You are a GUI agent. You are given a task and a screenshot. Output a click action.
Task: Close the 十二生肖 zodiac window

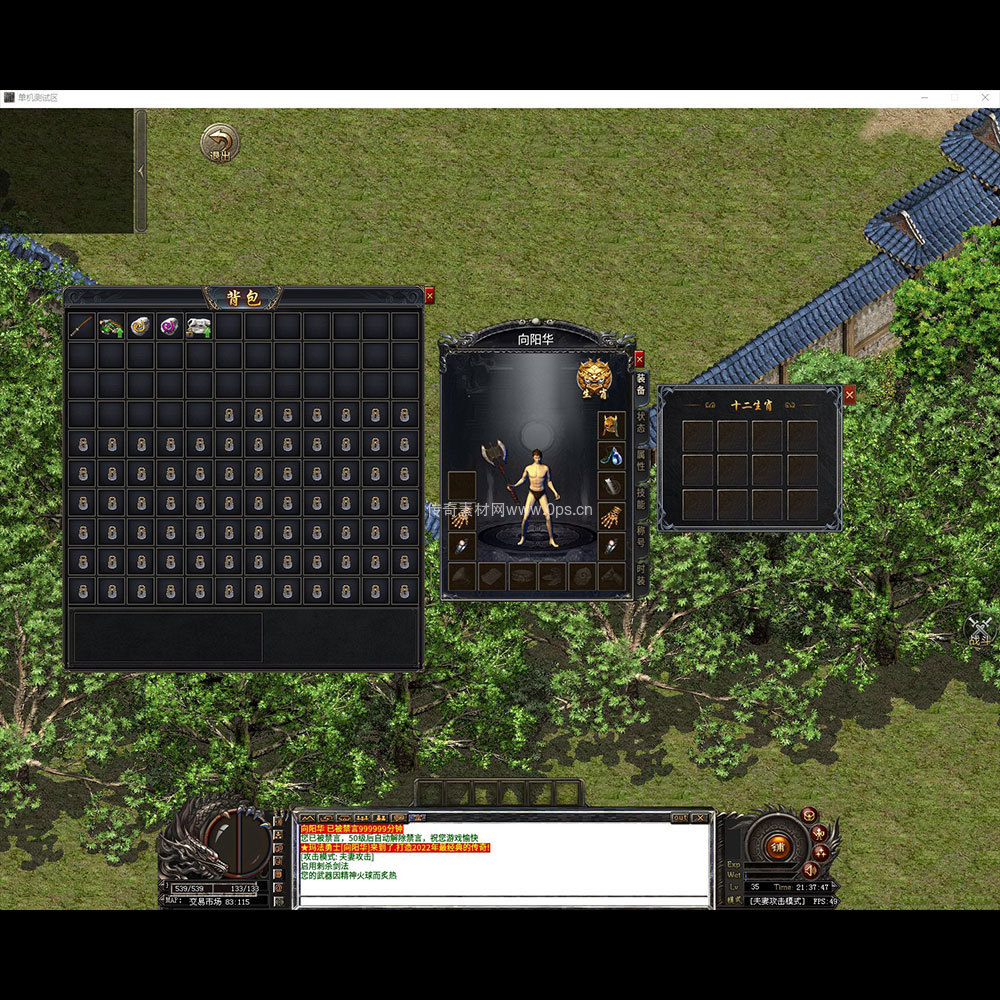coord(849,395)
